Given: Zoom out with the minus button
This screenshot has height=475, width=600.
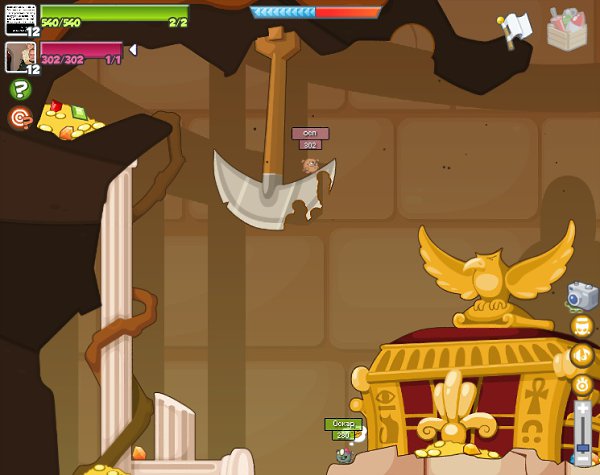Looking at the screenshot, I should [583, 462].
